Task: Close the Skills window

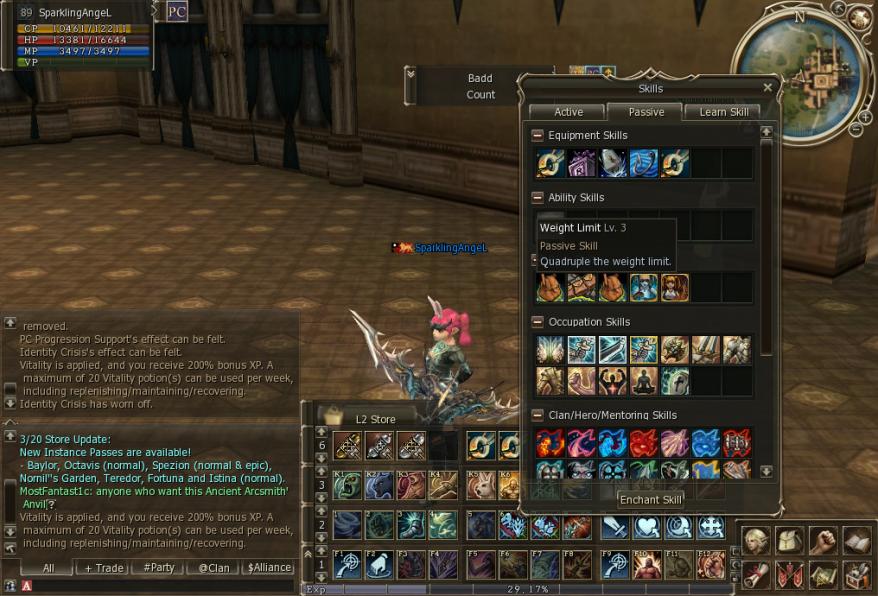Action: coord(767,88)
